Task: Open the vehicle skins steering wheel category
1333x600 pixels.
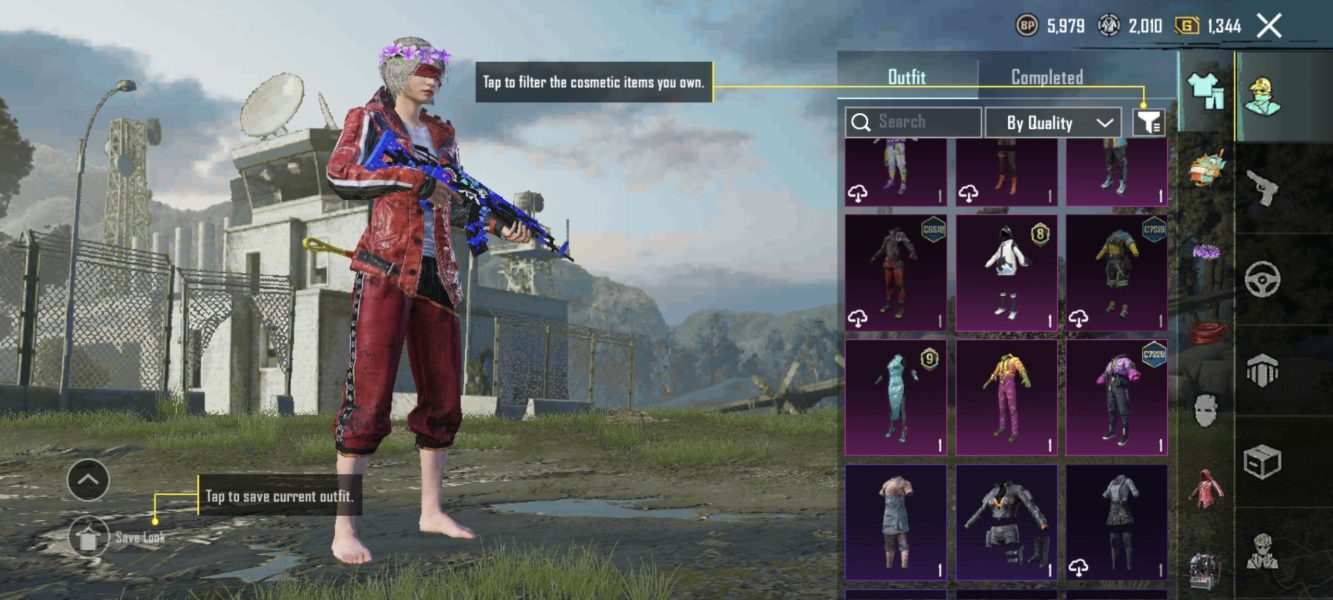Action: 1262,280
